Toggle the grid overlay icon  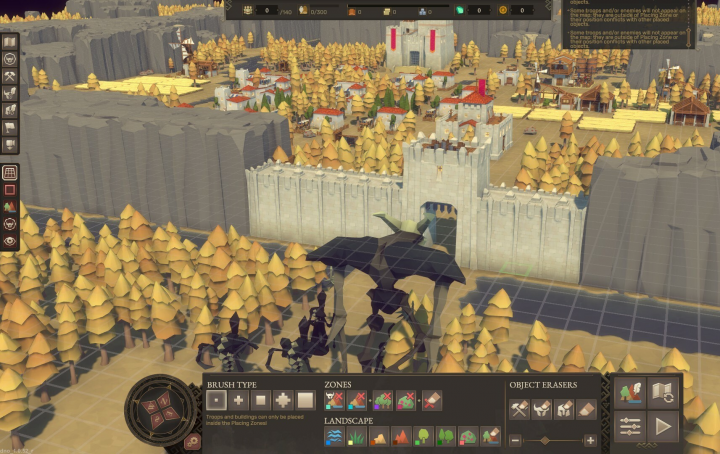[x=10, y=172]
